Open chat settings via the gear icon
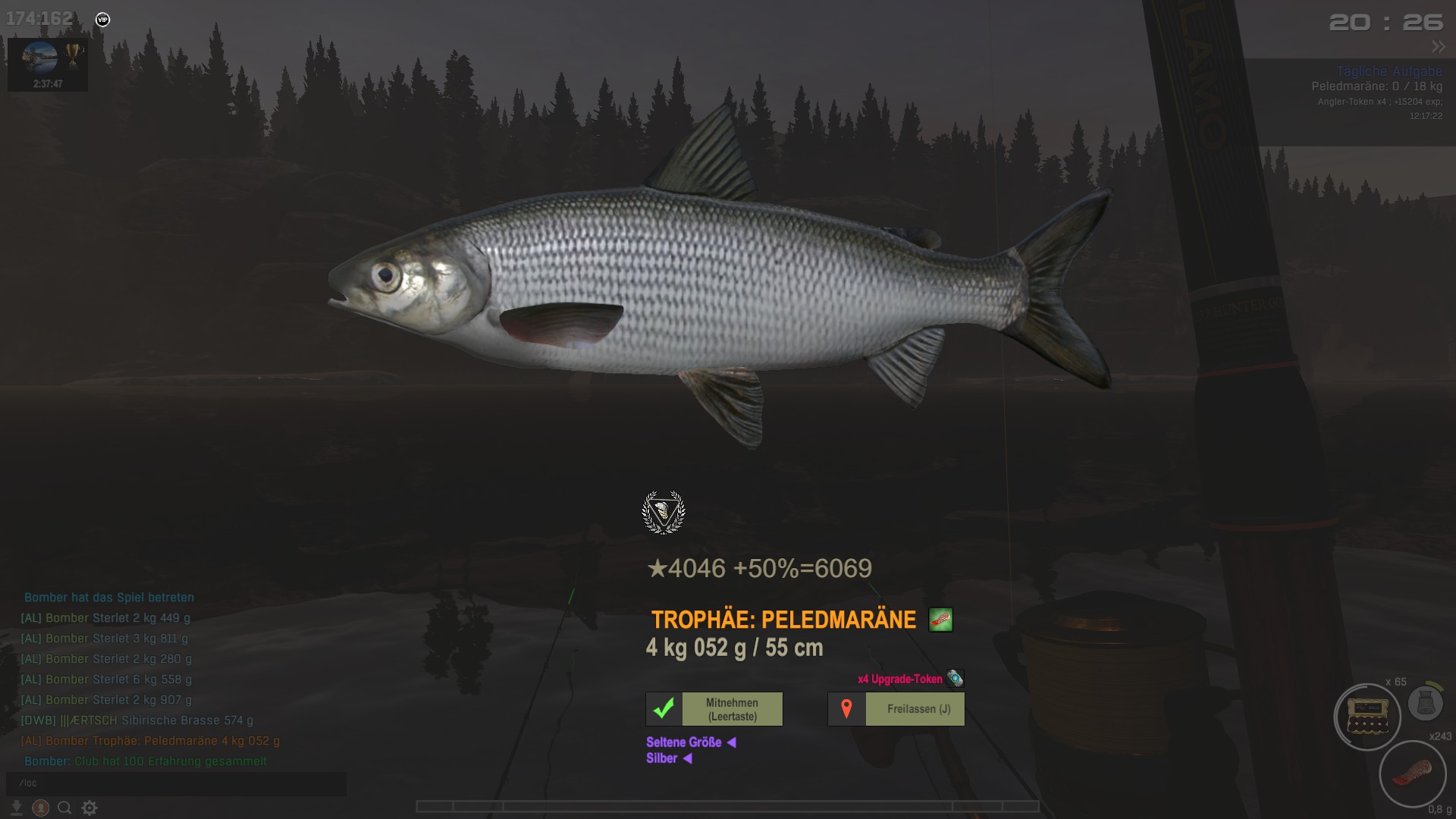The image size is (1456, 819). [89, 808]
